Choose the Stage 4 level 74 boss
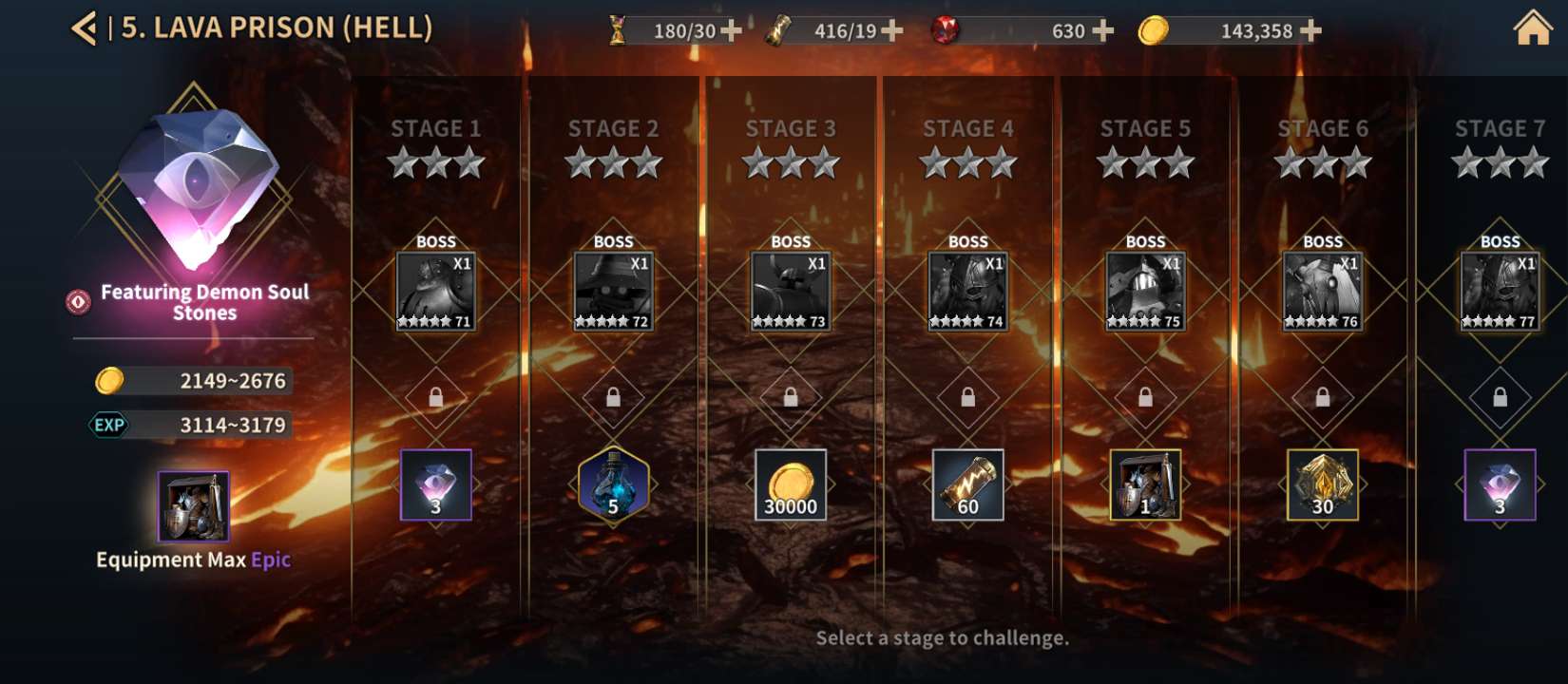The width and height of the screenshot is (1568, 684). click(967, 291)
